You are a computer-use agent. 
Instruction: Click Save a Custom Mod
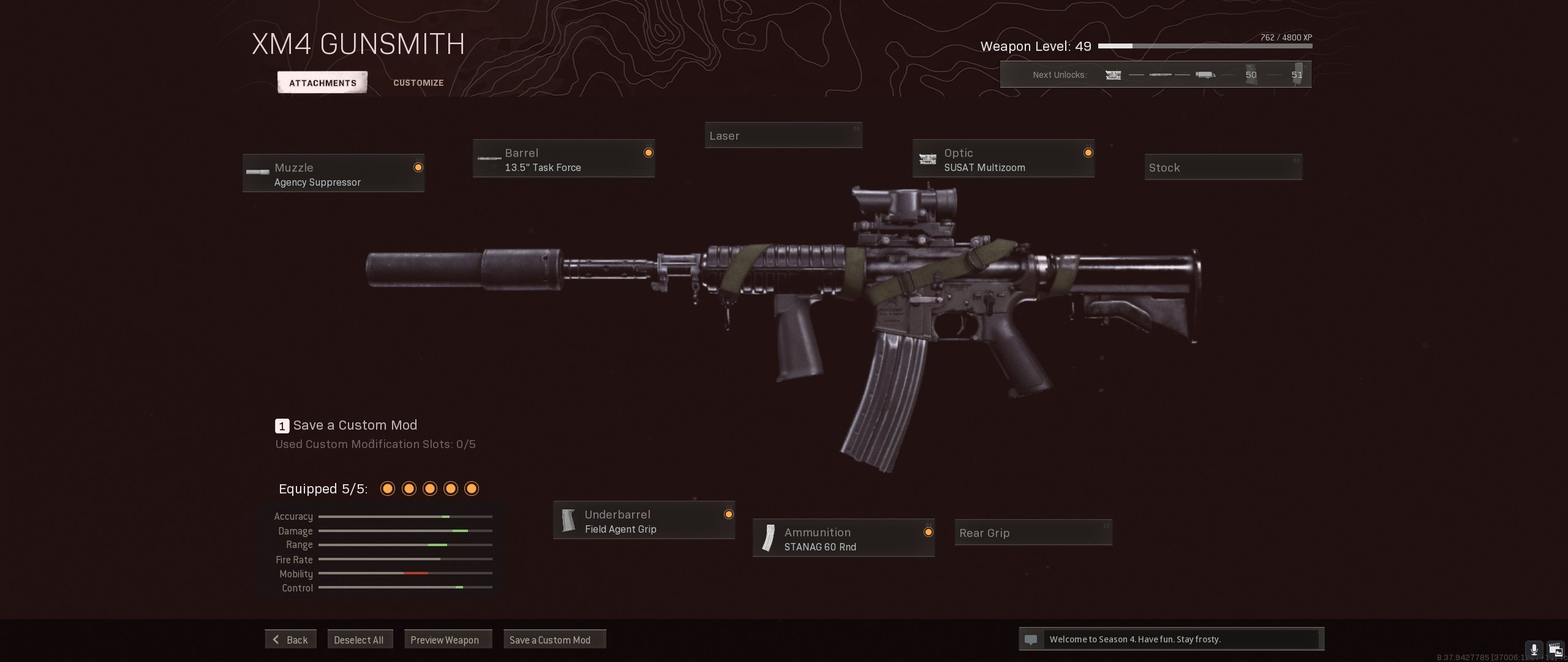(554, 639)
